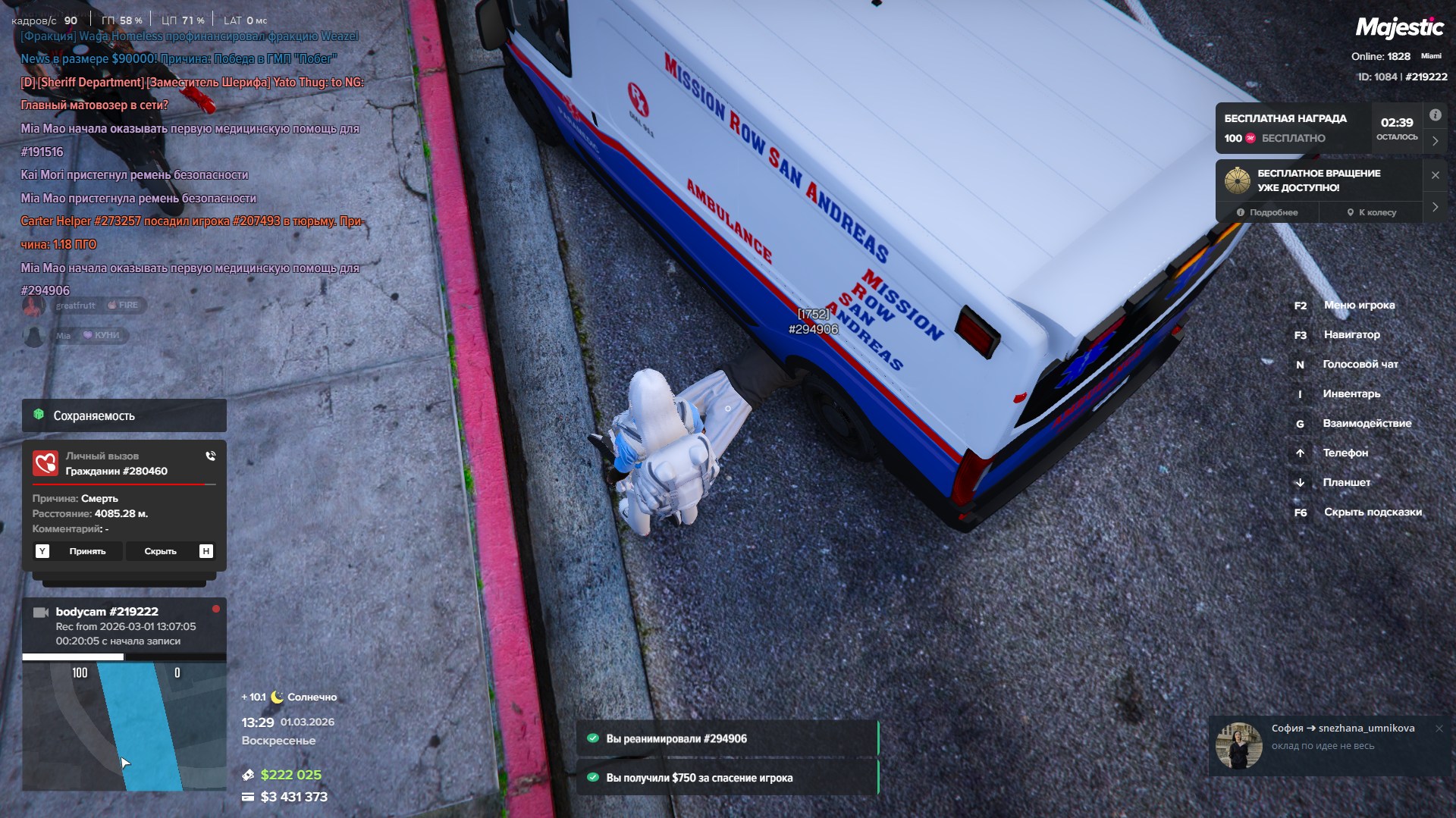Expand the Сохраняемость panel

click(x=124, y=415)
